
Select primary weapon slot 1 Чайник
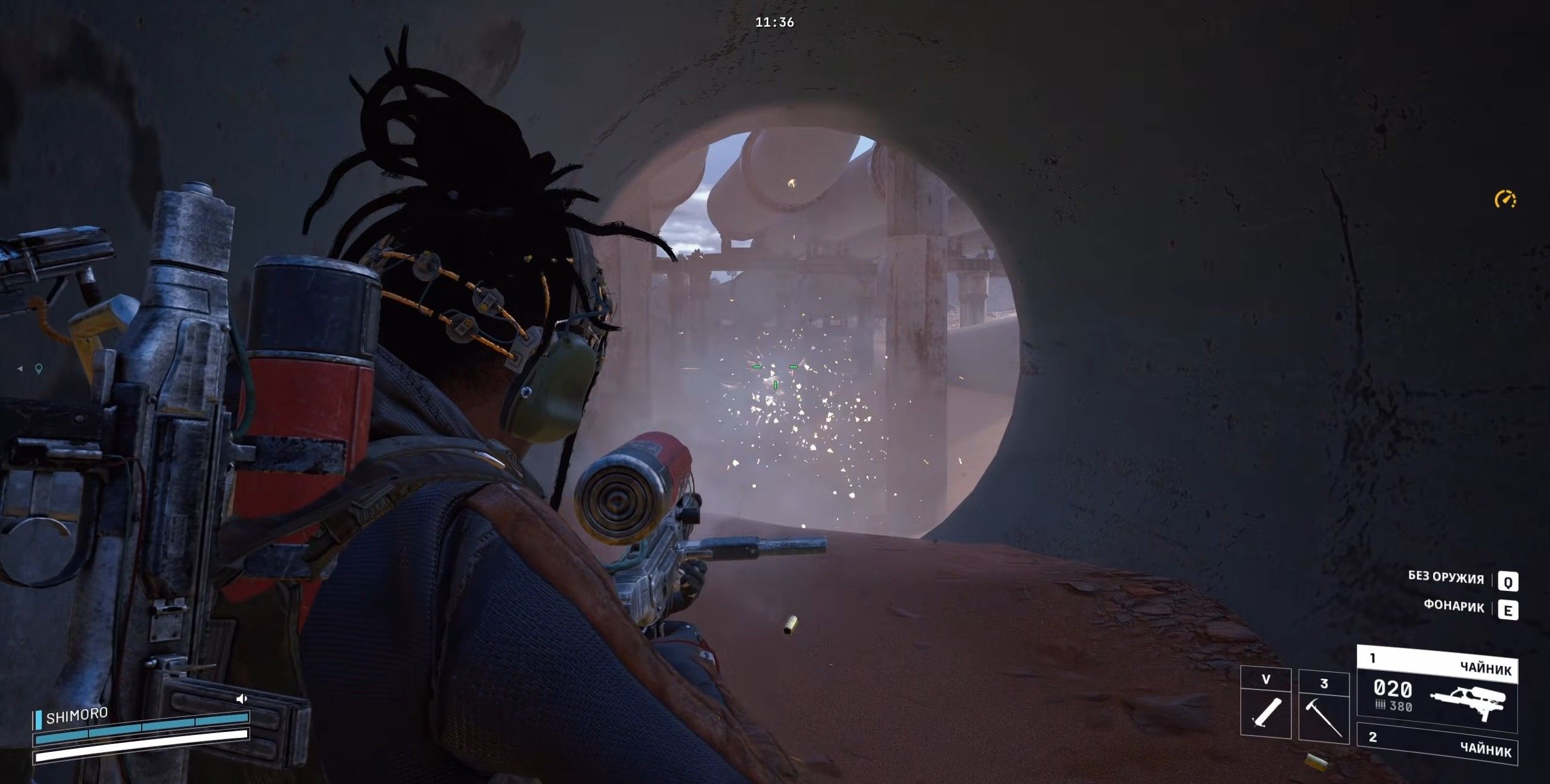pos(1437,686)
